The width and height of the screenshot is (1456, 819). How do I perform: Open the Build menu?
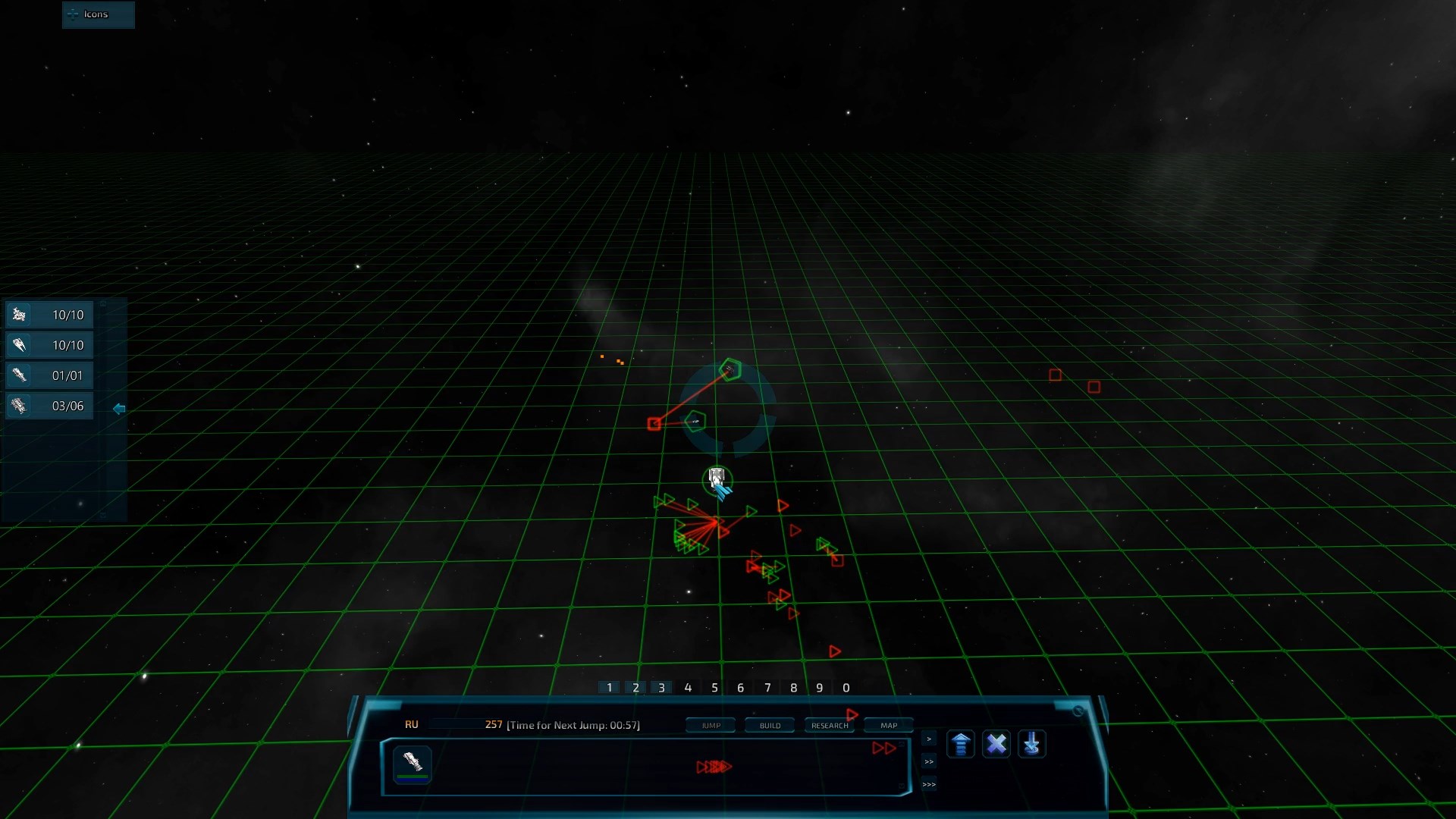[770, 726]
